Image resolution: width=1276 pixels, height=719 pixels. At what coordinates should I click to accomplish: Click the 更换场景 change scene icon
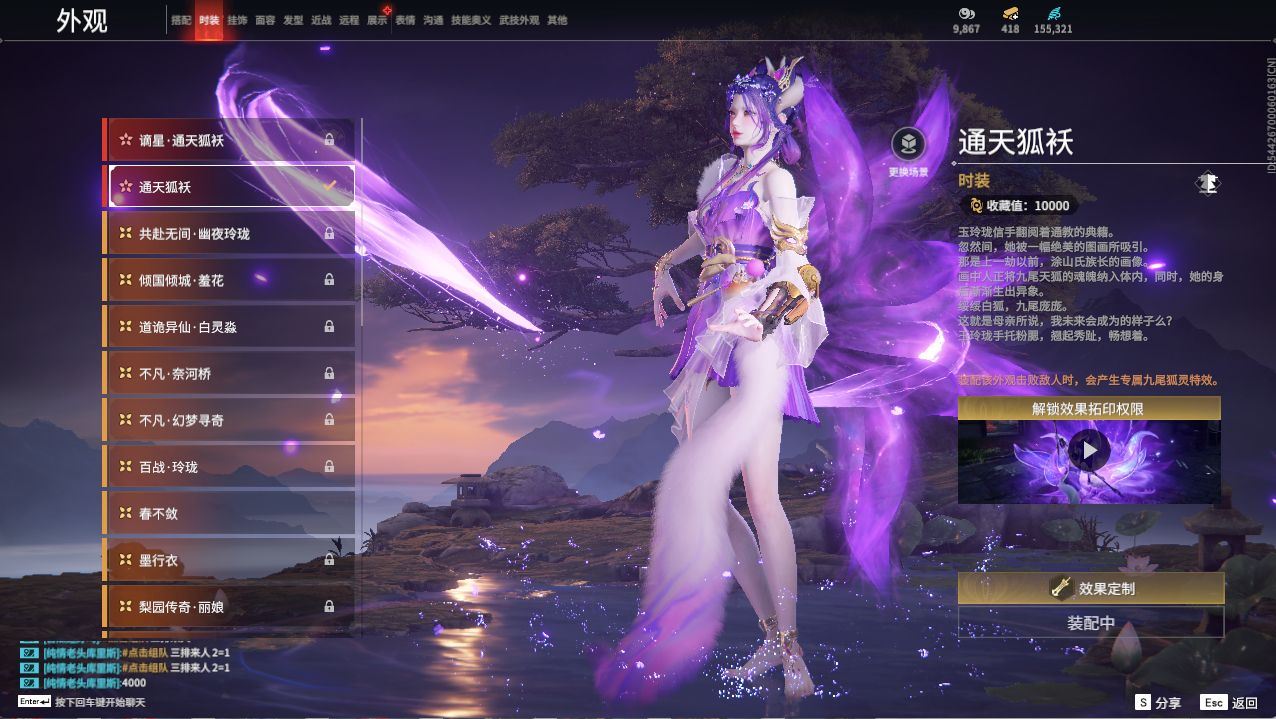(x=908, y=146)
